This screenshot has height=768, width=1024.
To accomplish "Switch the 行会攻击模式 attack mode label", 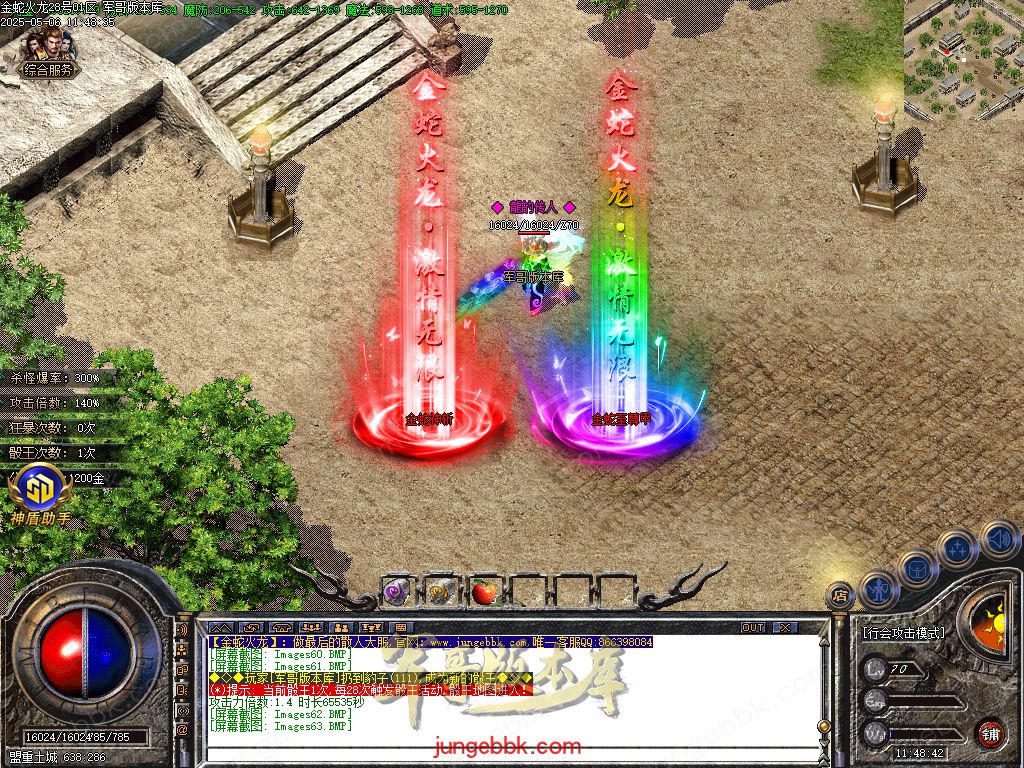I will (x=902, y=633).
